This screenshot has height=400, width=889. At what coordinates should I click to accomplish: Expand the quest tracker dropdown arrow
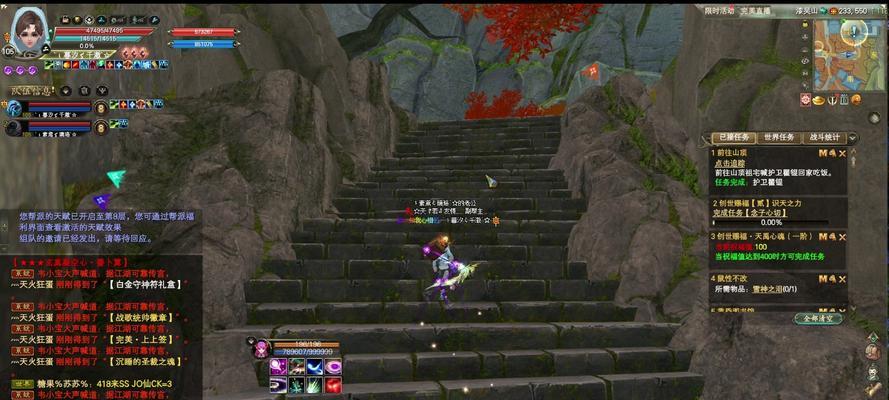point(854,138)
